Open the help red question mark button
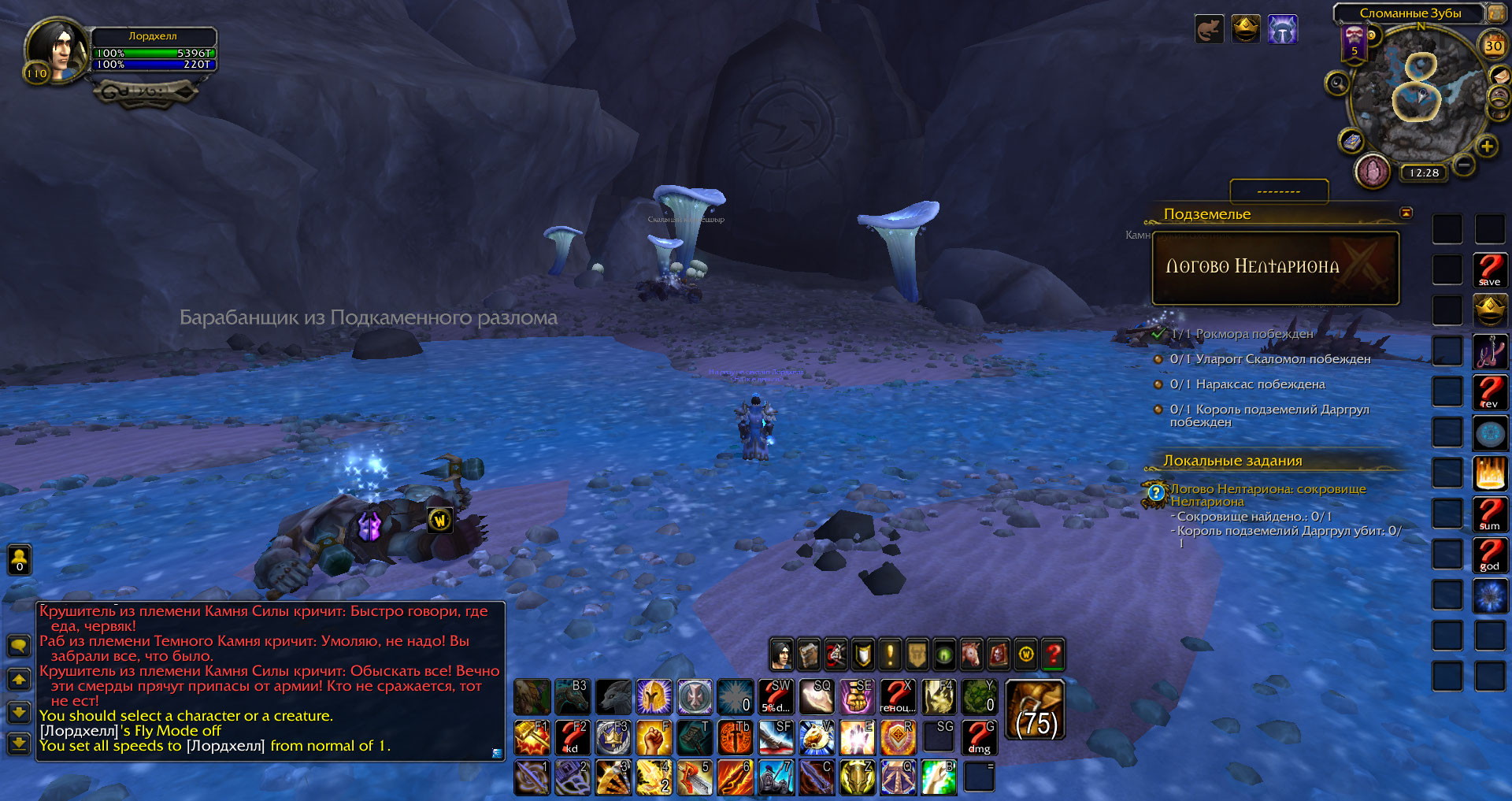Image resolution: width=1512 pixels, height=801 pixels. pyautogui.click(x=1053, y=654)
